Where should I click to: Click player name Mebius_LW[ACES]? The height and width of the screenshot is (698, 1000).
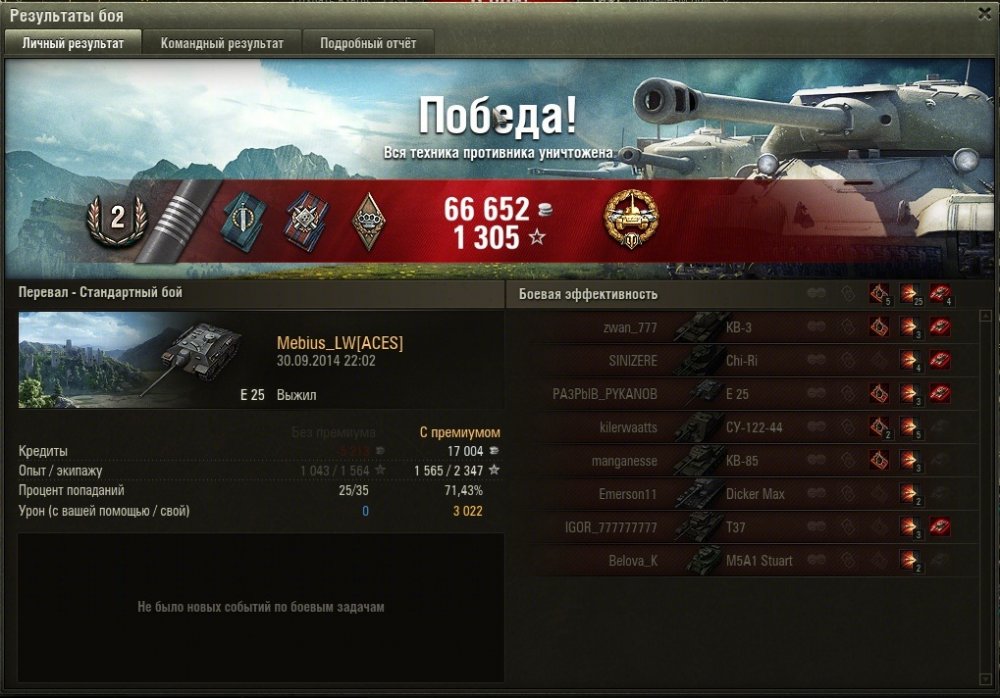pos(340,343)
